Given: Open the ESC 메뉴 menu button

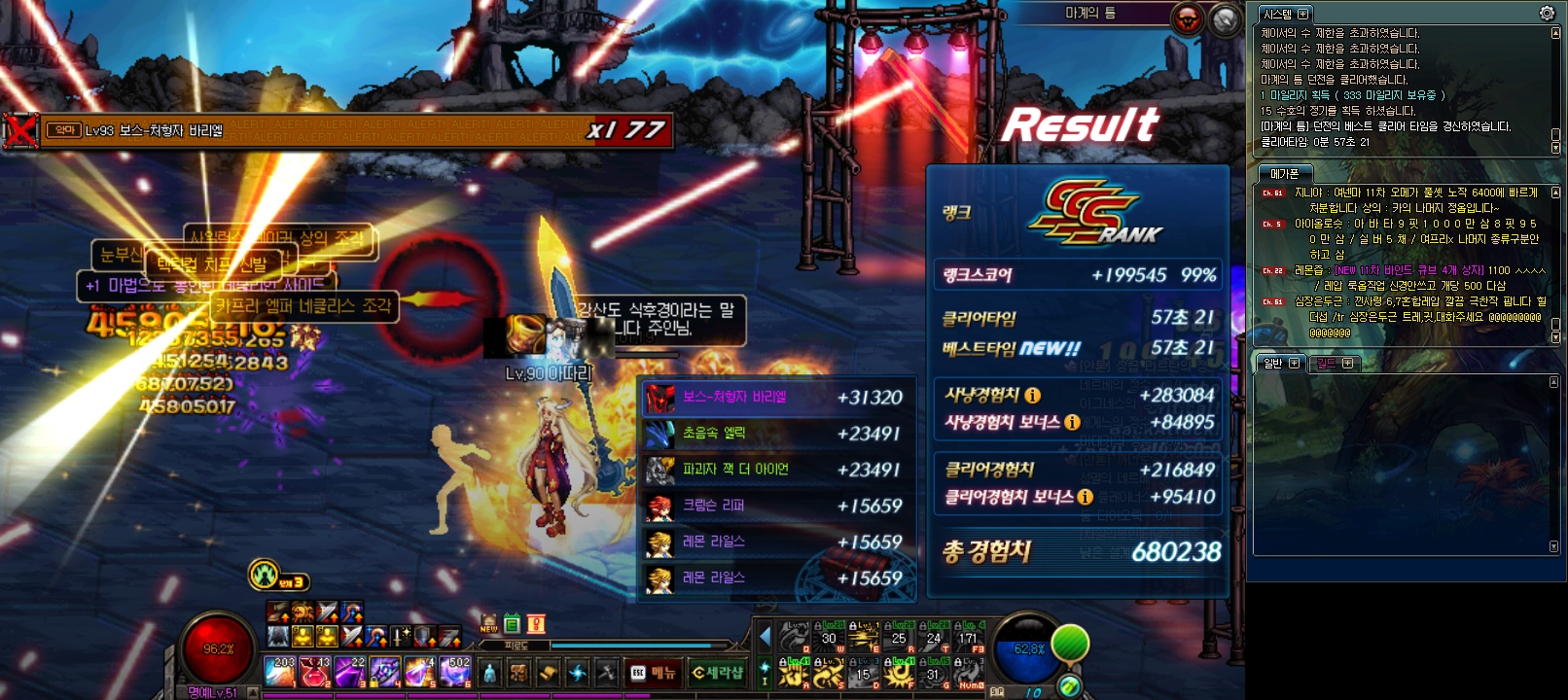Looking at the screenshot, I should [654, 673].
